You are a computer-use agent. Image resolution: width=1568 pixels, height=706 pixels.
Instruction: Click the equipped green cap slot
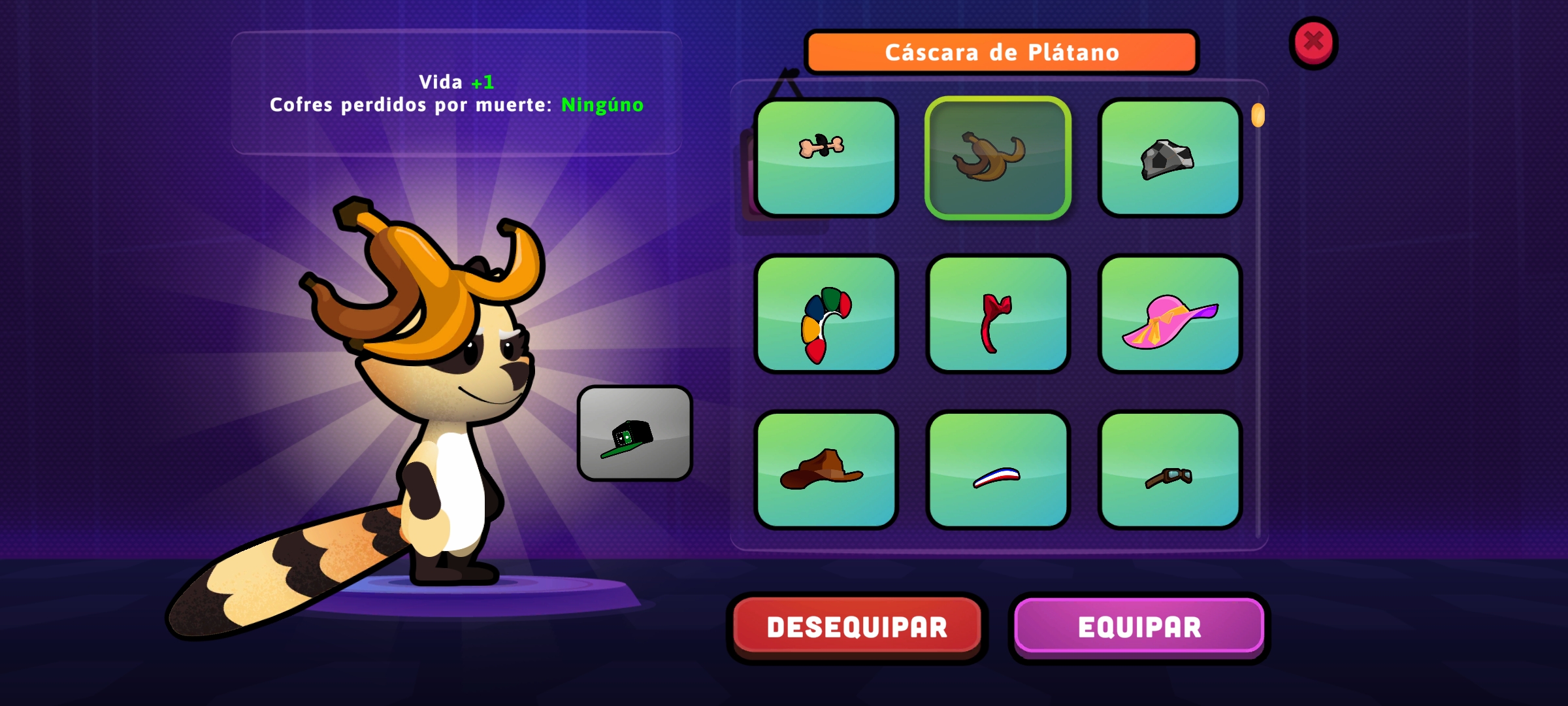pyautogui.click(x=634, y=433)
